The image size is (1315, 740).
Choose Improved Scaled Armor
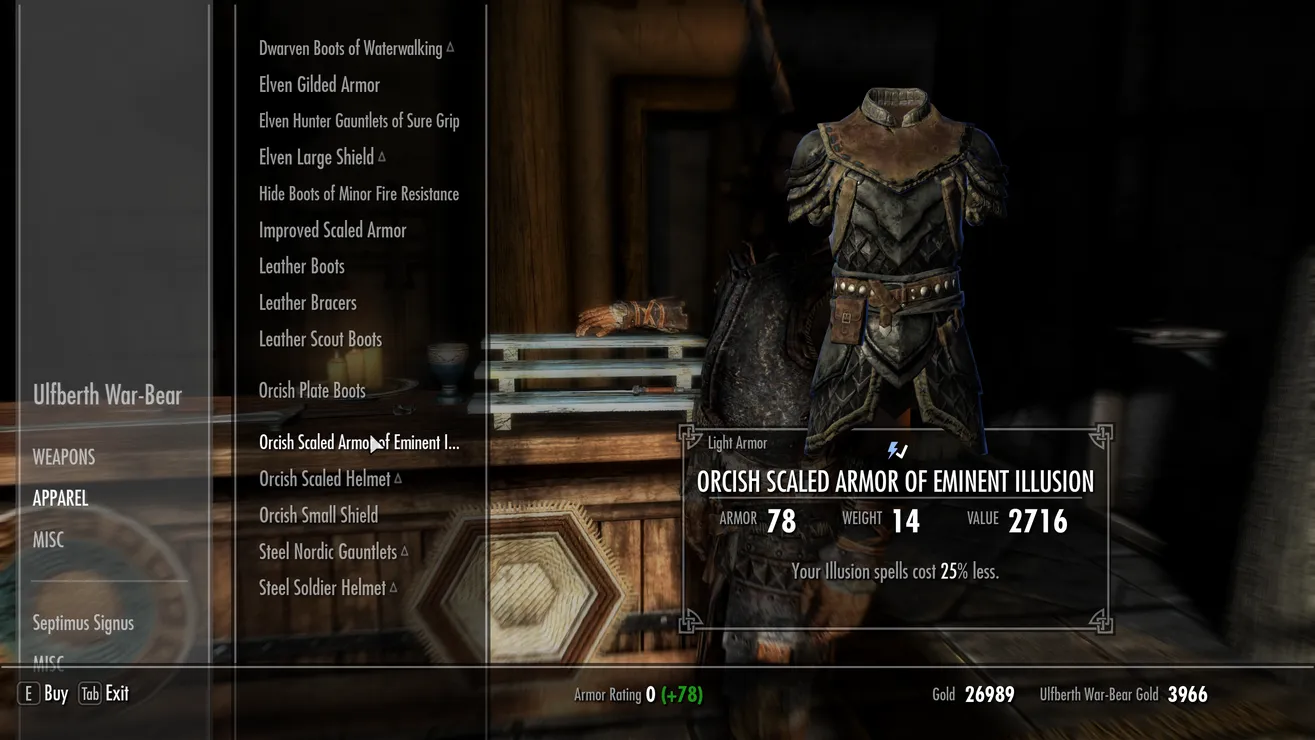point(332,230)
